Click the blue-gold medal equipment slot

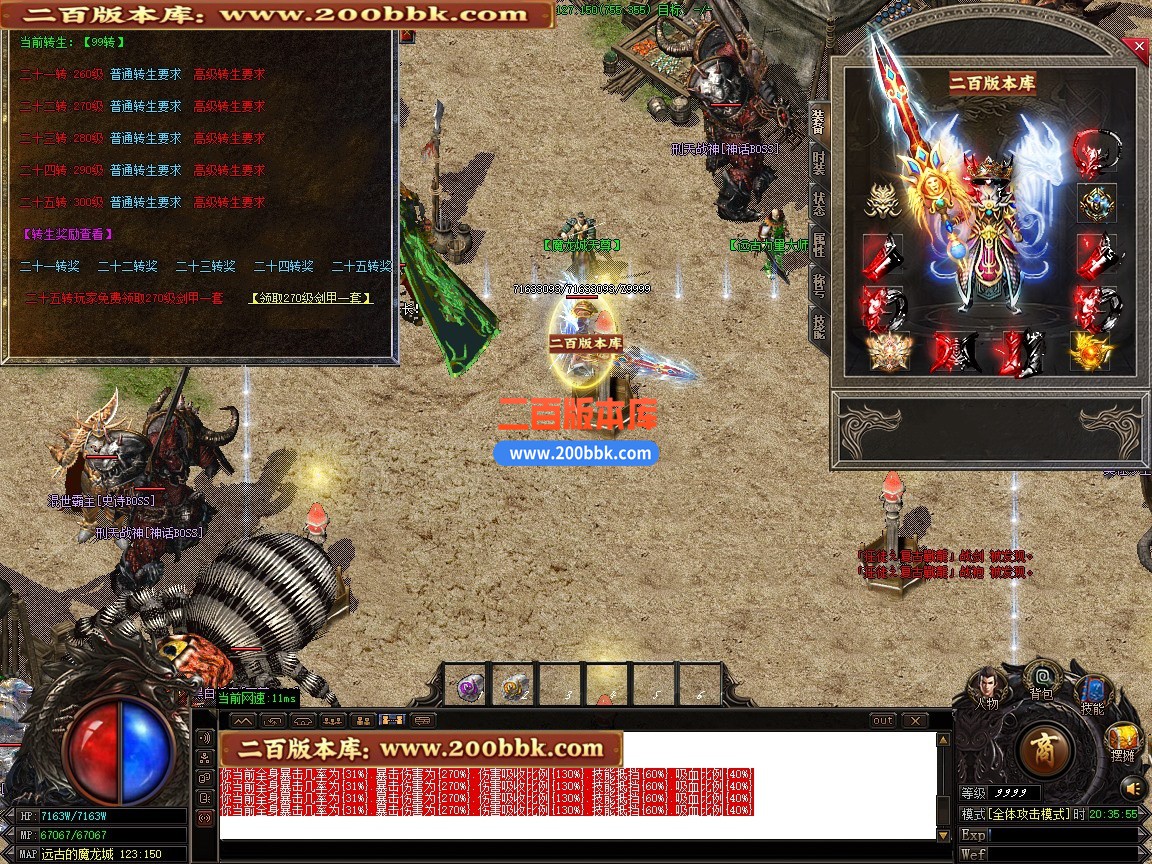pos(1096,203)
